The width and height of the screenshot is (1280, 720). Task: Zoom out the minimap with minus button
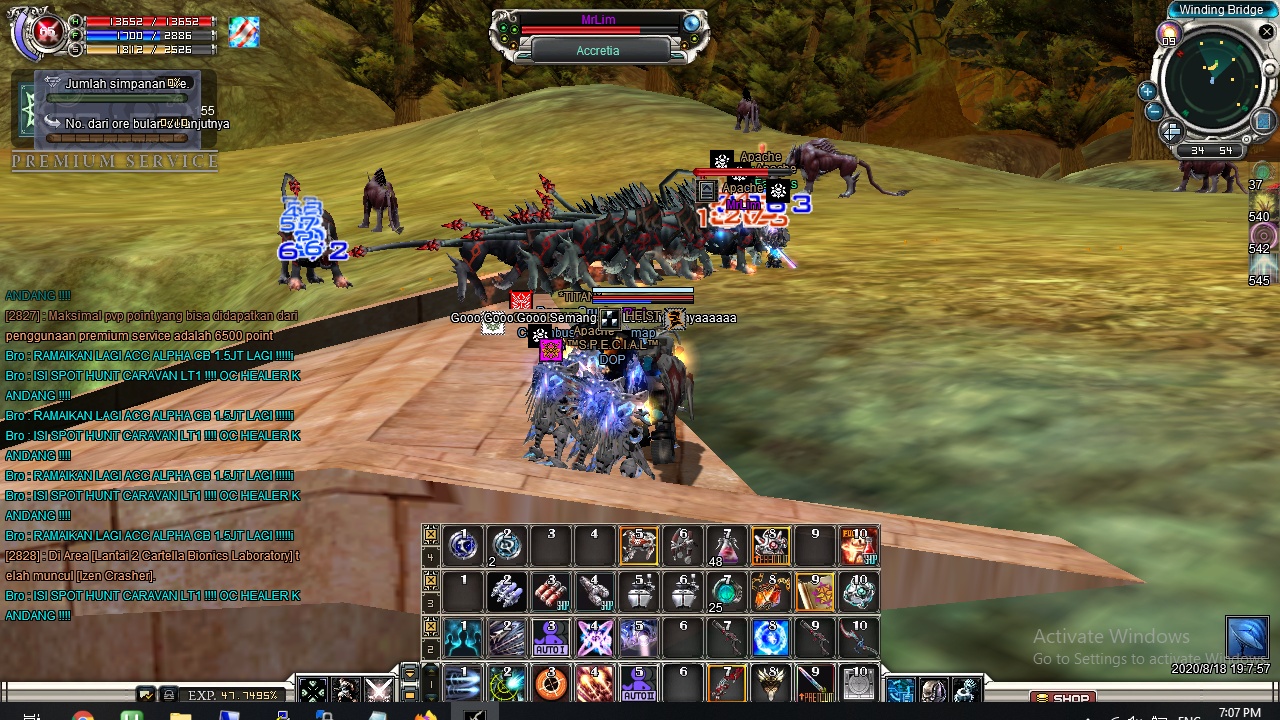pyautogui.click(x=1152, y=111)
